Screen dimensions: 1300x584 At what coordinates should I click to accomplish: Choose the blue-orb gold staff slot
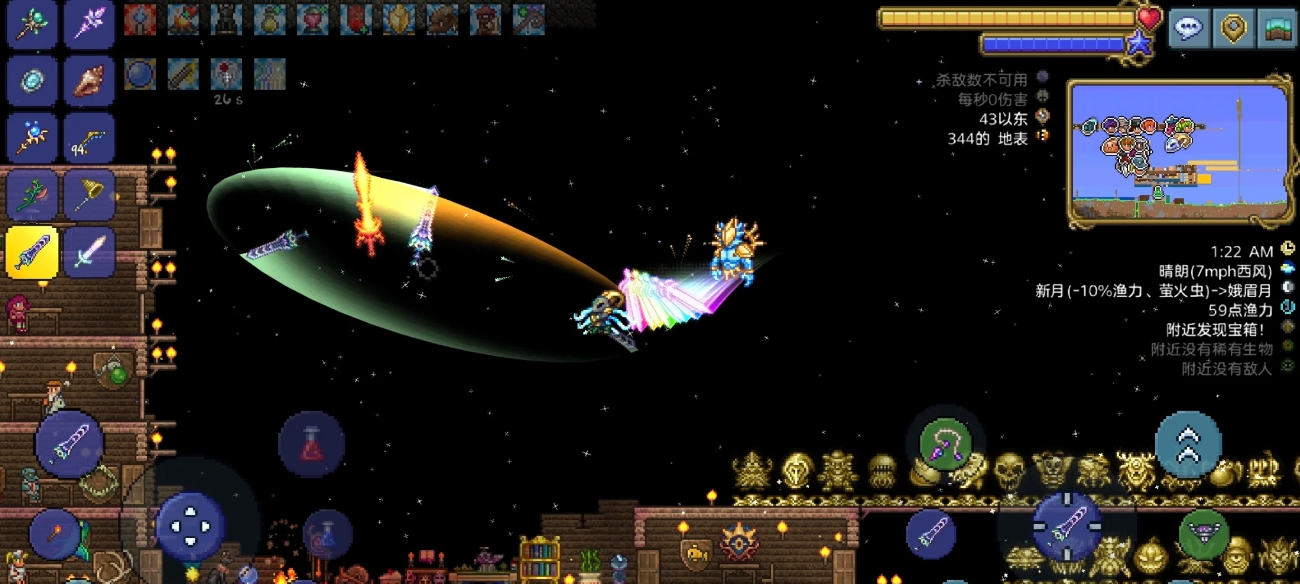33,138
